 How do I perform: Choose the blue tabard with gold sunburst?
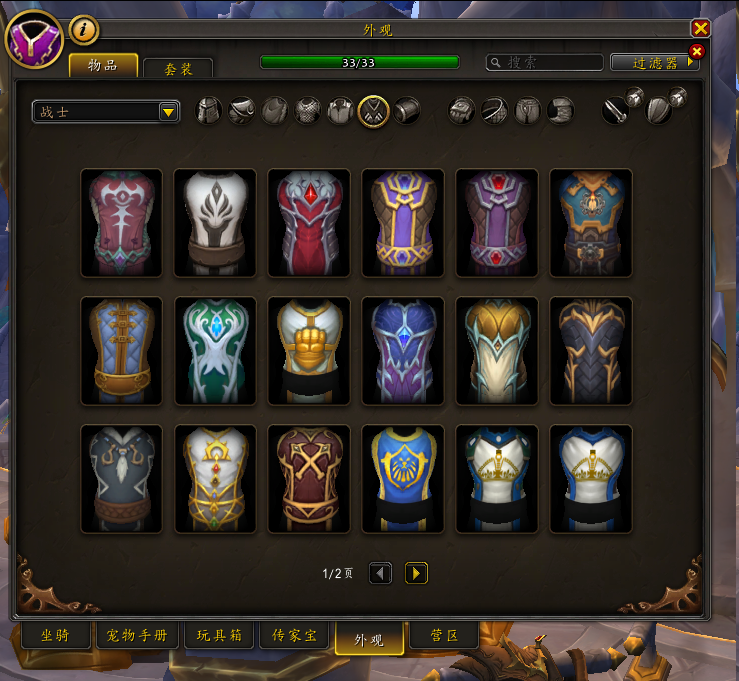pos(403,478)
